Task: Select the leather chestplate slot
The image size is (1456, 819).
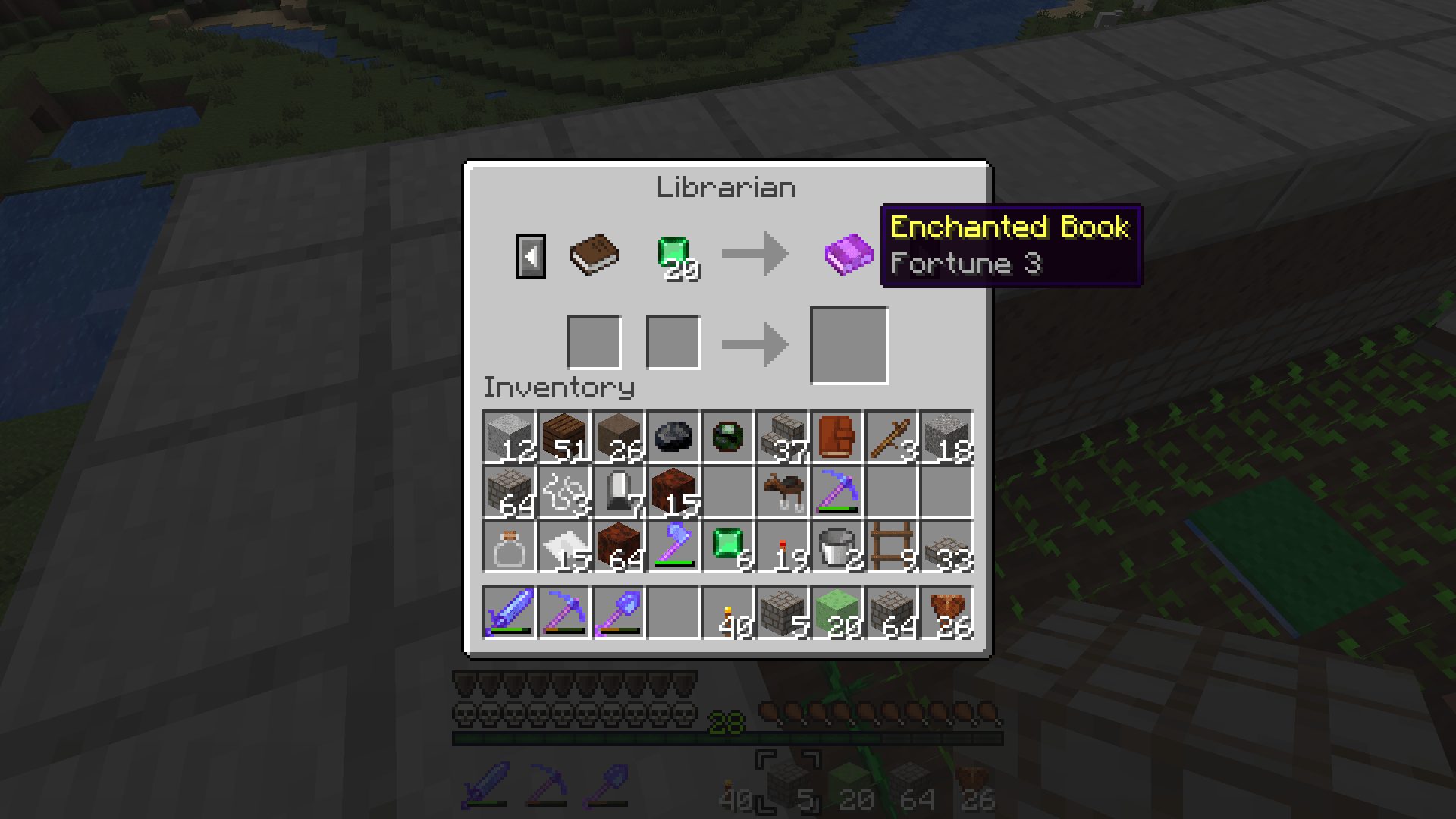Action: (x=836, y=437)
